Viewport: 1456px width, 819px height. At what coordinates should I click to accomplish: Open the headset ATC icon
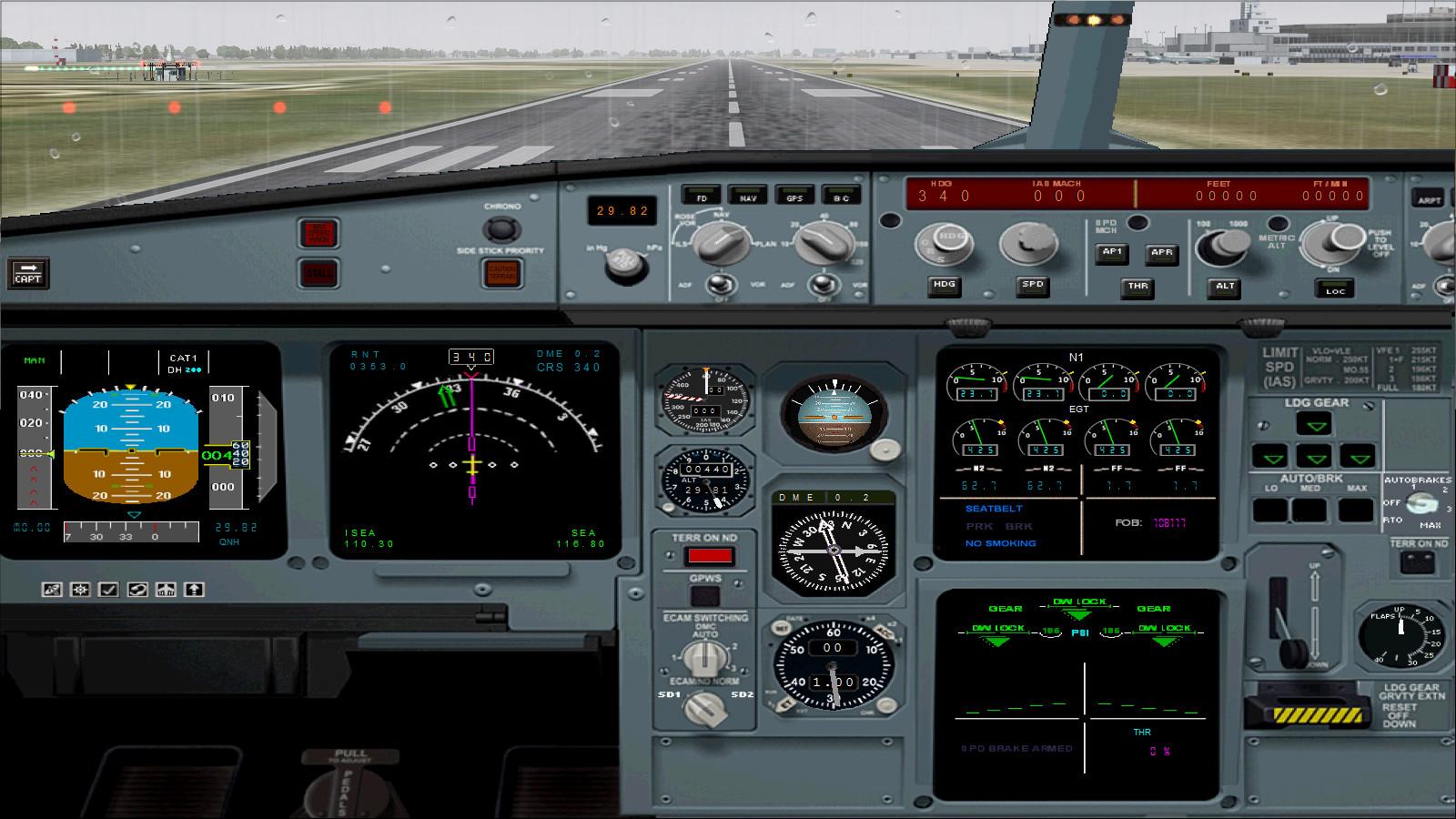136,590
